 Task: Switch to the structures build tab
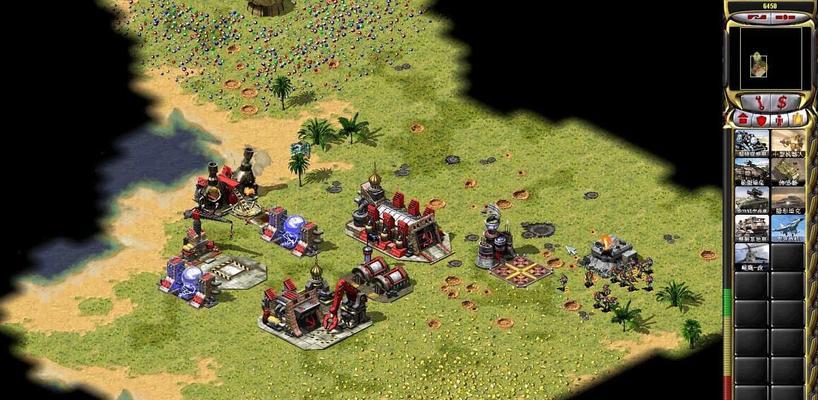(x=742, y=119)
